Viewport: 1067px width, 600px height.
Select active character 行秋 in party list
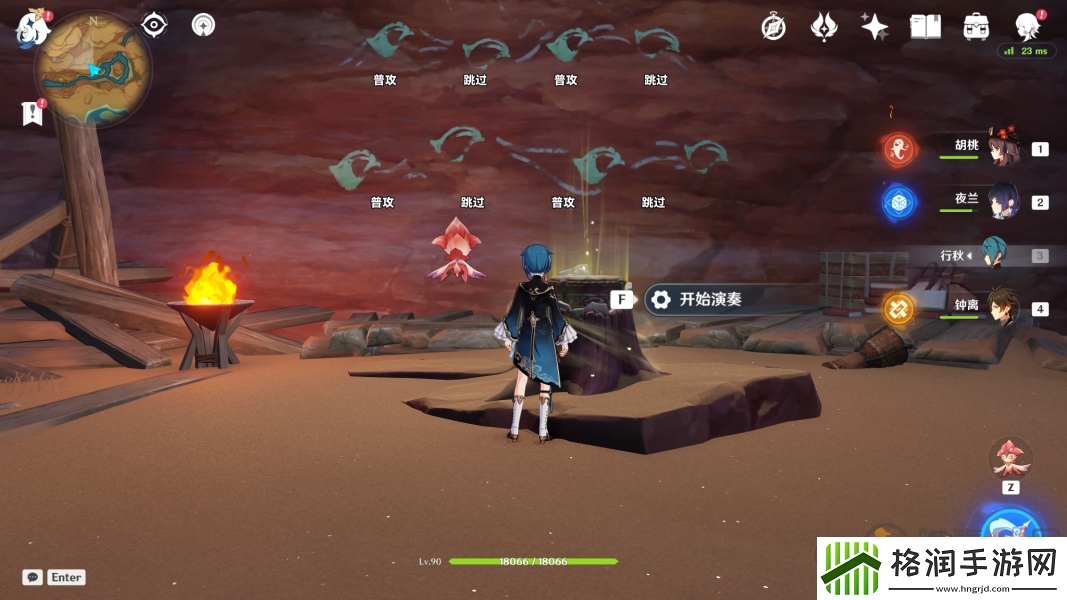click(x=994, y=255)
